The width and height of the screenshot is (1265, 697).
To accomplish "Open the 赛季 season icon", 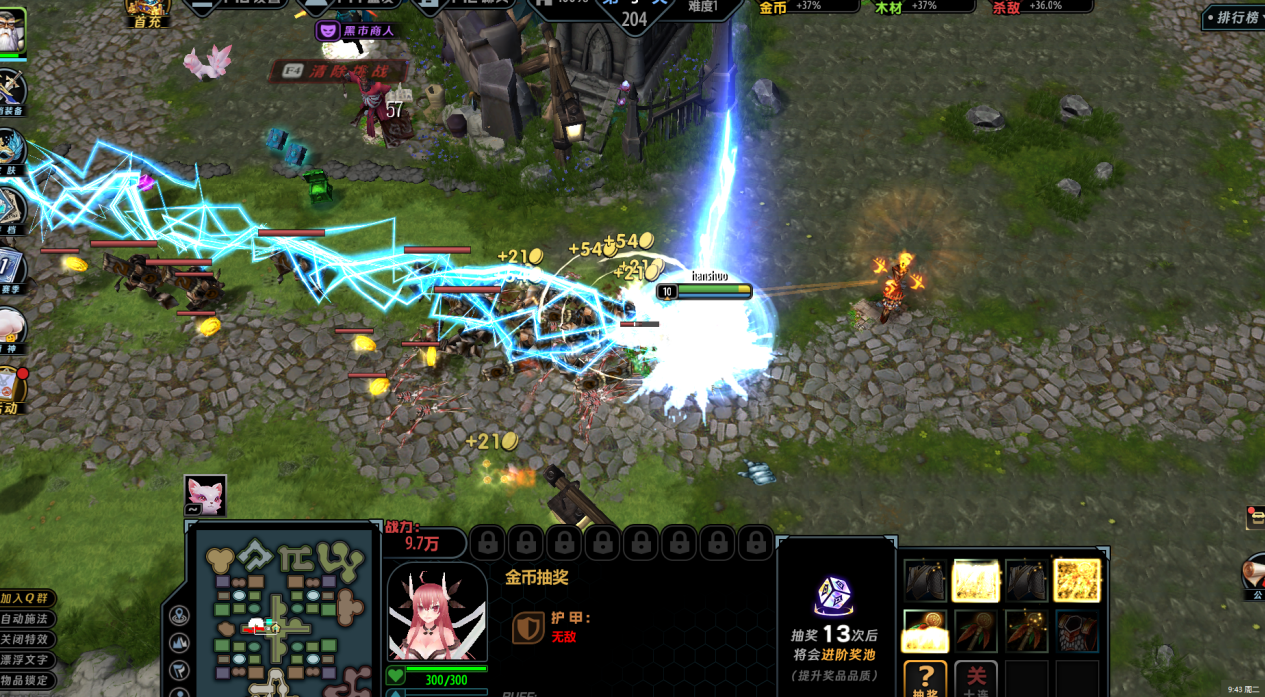I will point(10,271).
